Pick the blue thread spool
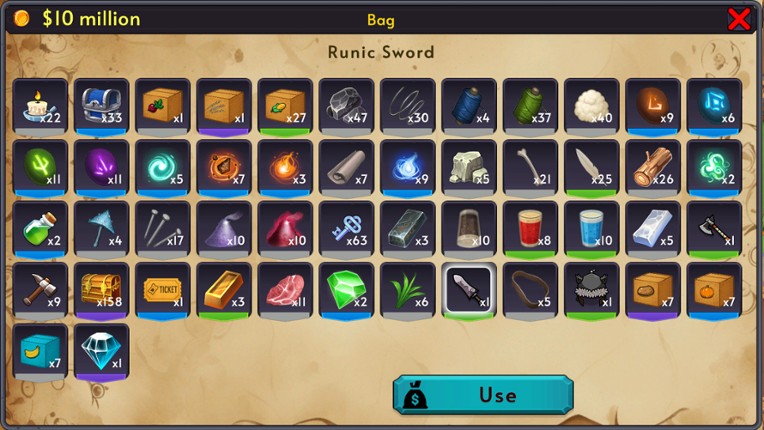764x430 pixels. [x=469, y=106]
